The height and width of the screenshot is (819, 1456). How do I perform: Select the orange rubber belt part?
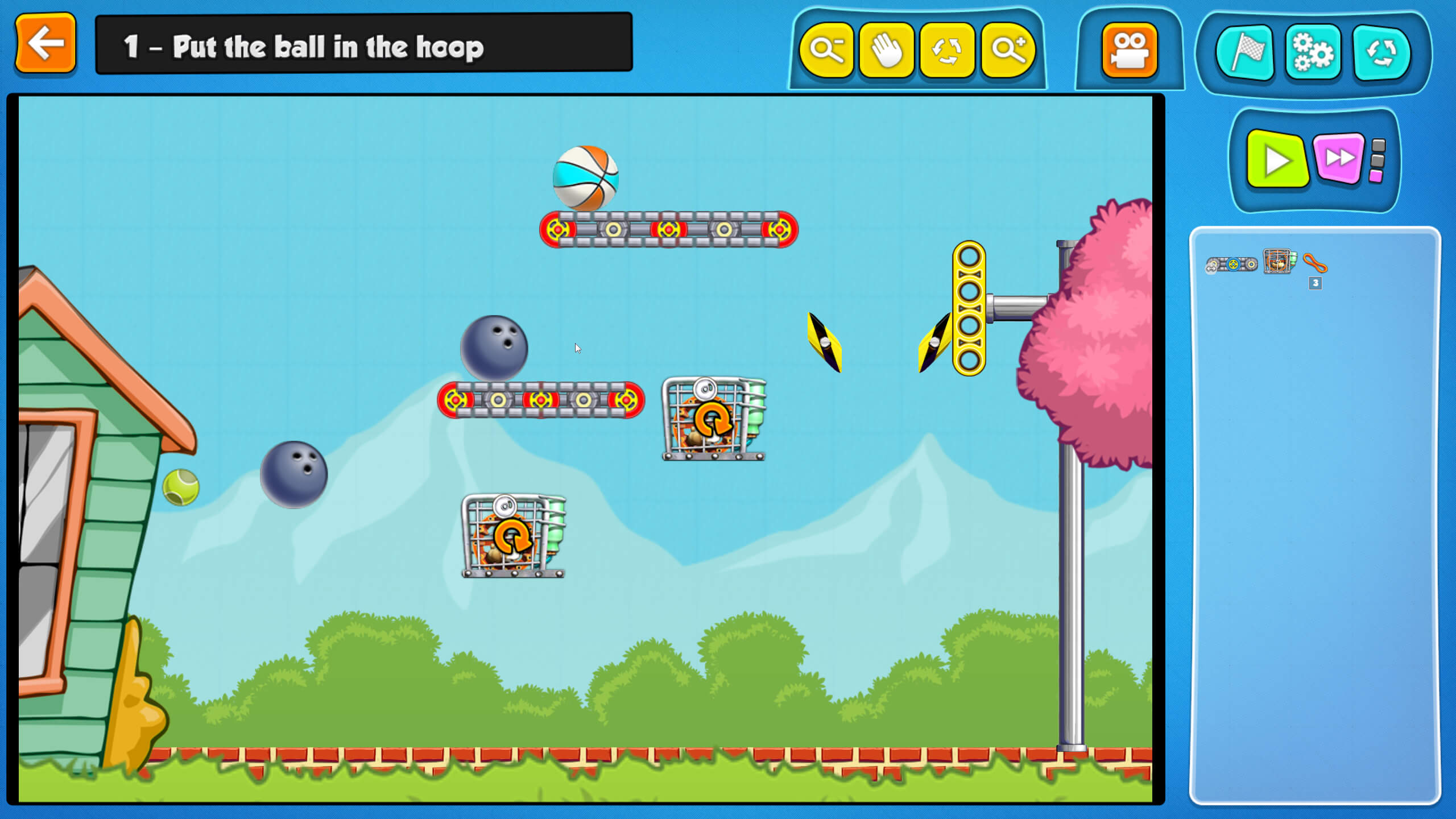pos(1315,263)
